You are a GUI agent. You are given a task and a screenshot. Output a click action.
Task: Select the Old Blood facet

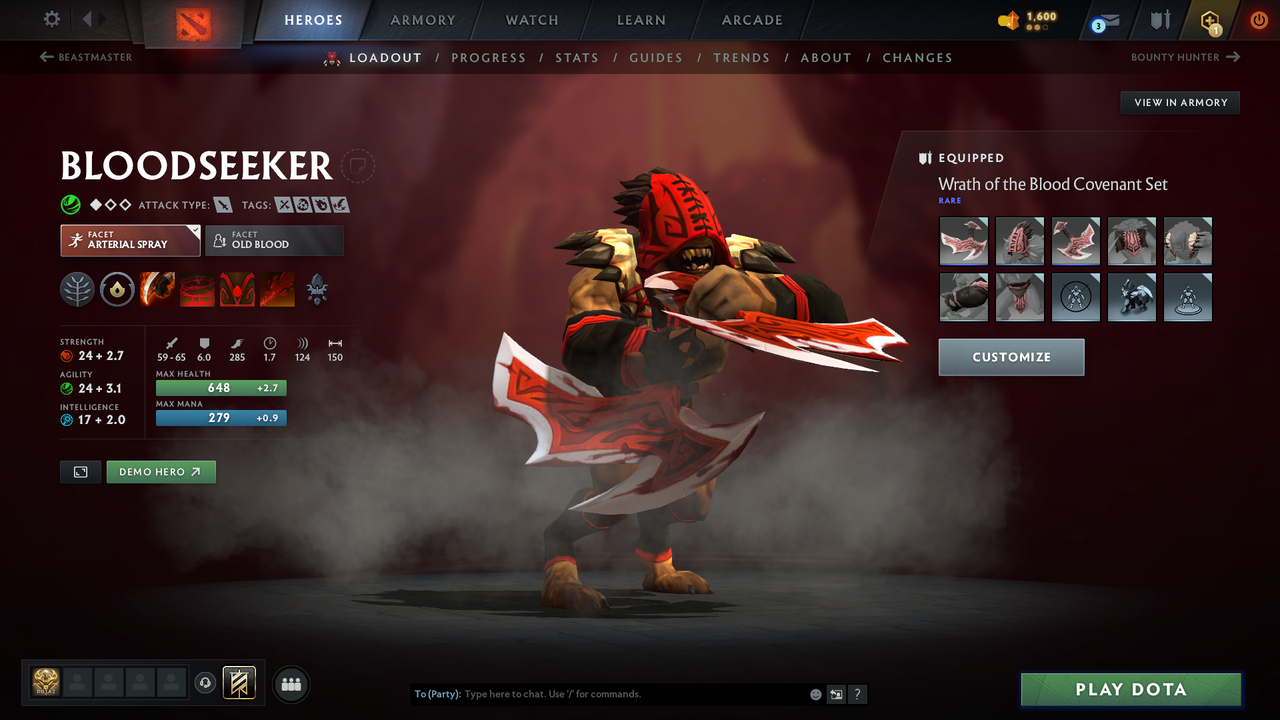pyautogui.click(x=274, y=240)
